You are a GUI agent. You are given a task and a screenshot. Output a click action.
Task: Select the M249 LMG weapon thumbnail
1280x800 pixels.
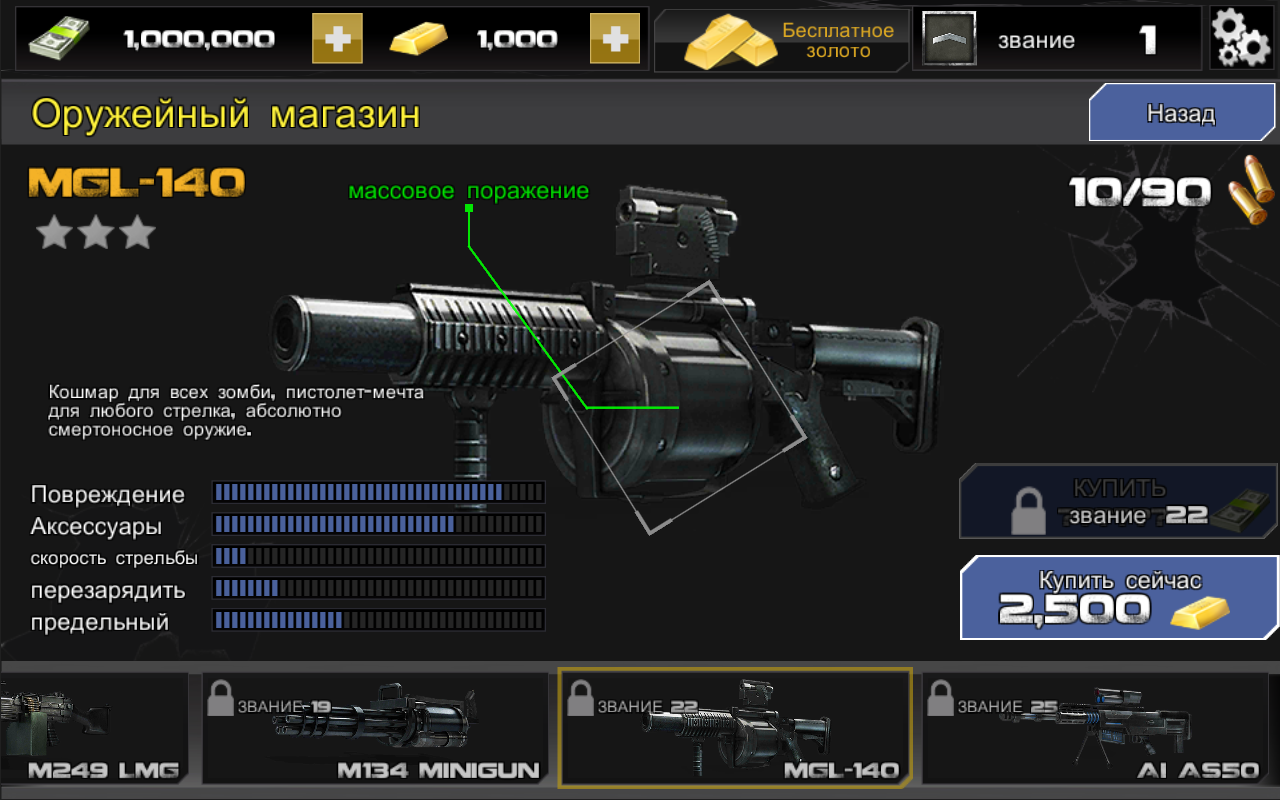pos(94,728)
